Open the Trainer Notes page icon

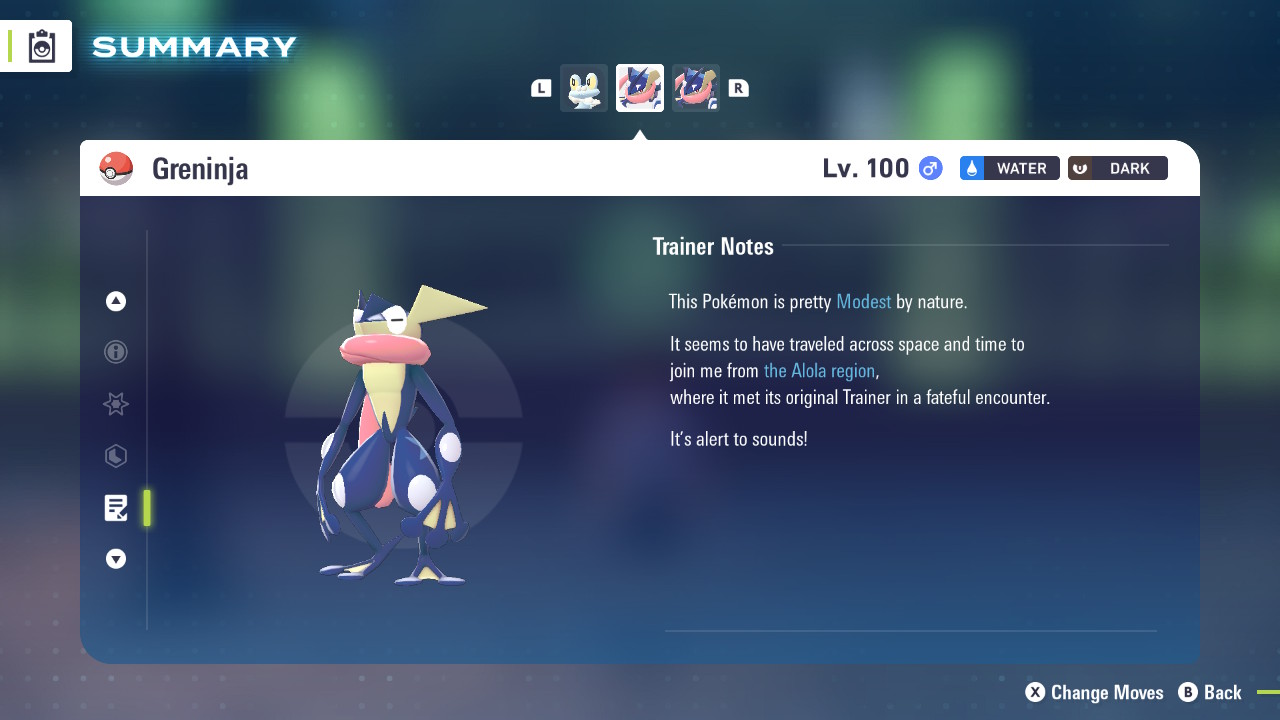115,508
